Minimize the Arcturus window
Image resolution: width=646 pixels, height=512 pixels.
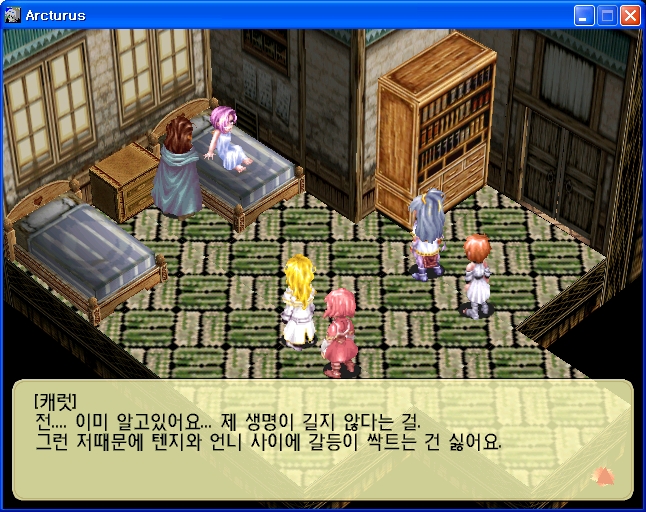tap(584, 16)
